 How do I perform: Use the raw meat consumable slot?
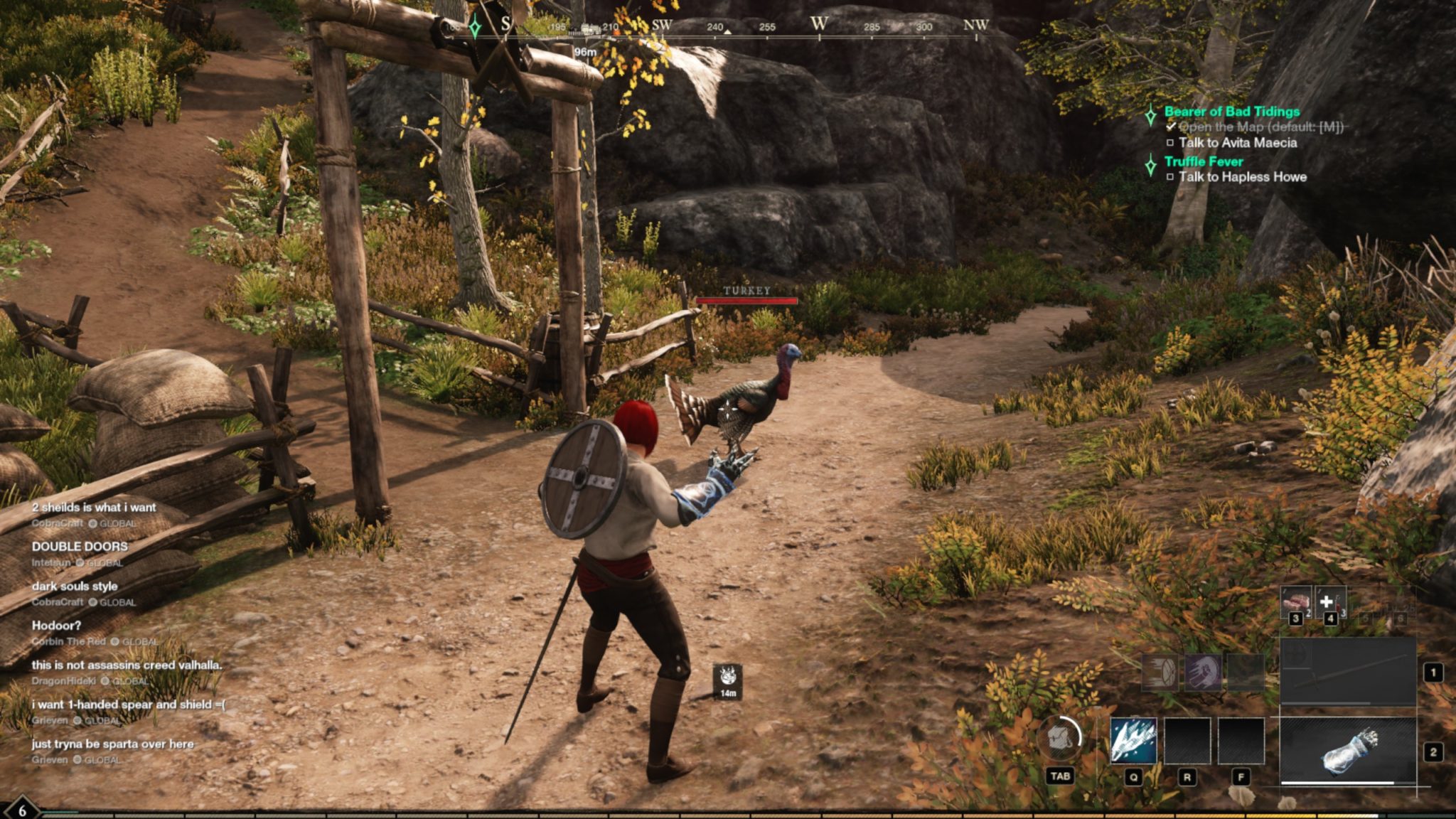(1295, 602)
